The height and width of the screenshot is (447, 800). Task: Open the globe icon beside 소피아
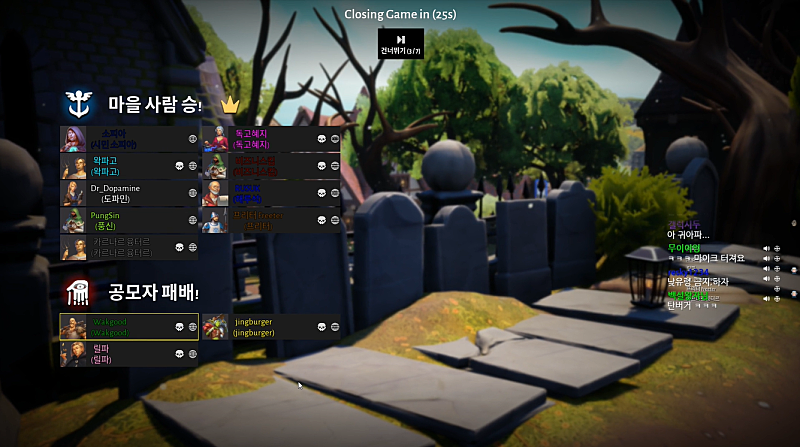193,138
